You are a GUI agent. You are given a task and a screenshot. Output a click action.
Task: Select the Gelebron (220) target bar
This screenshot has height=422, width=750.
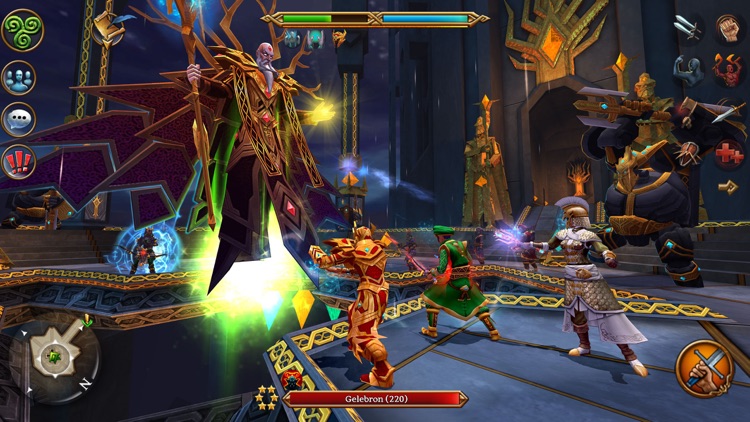coord(375,398)
